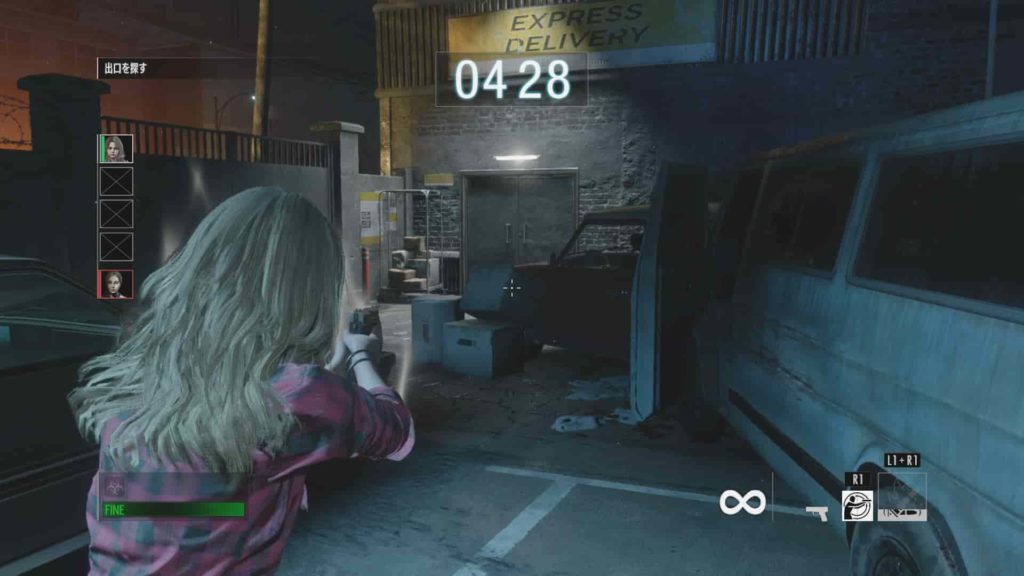Open the 出口を探す objective tracker
1024x576 pixels.
point(127,69)
